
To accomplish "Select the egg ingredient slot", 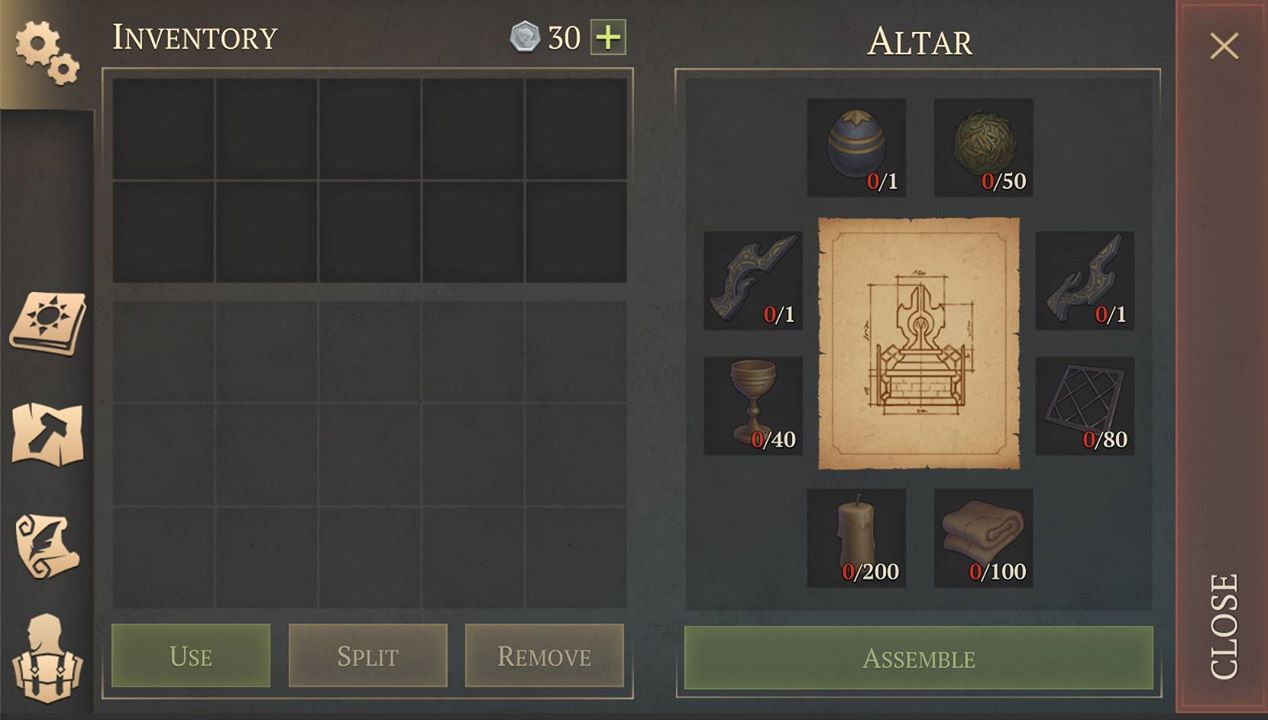I will tap(856, 147).
